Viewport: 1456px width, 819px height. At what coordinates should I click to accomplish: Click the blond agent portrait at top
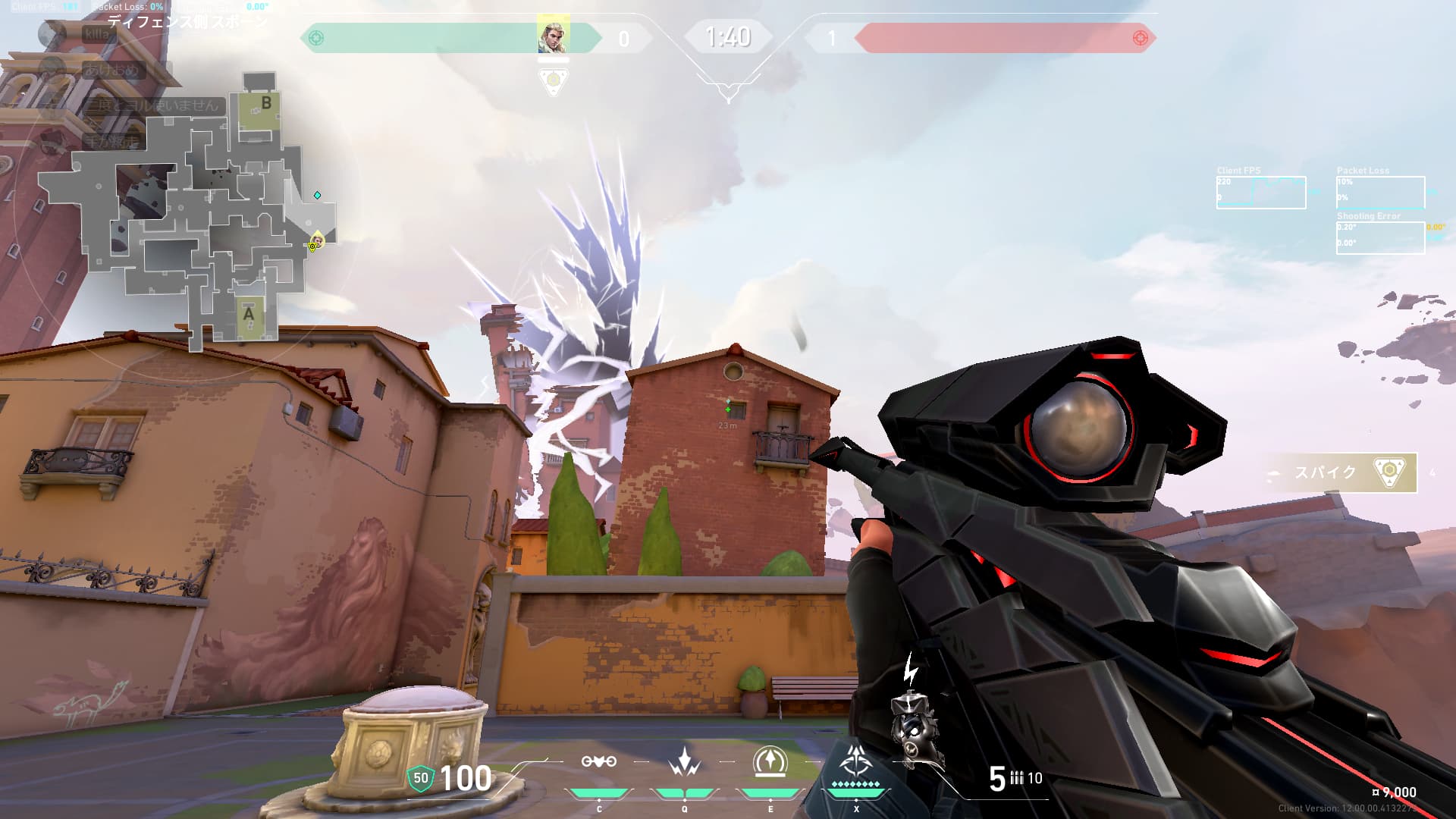[553, 35]
